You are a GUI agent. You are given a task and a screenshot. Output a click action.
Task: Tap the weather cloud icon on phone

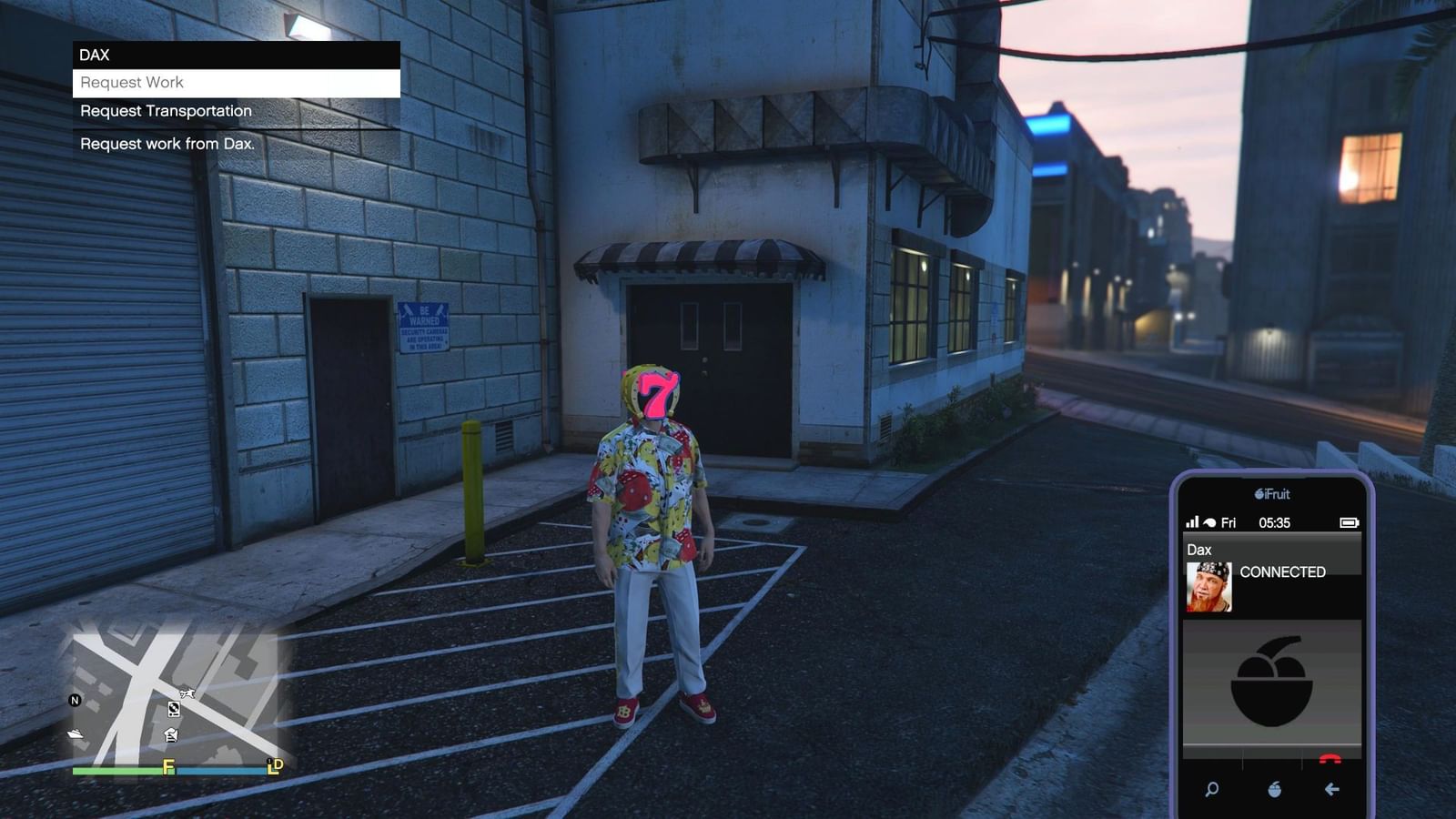(x=1209, y=522)
